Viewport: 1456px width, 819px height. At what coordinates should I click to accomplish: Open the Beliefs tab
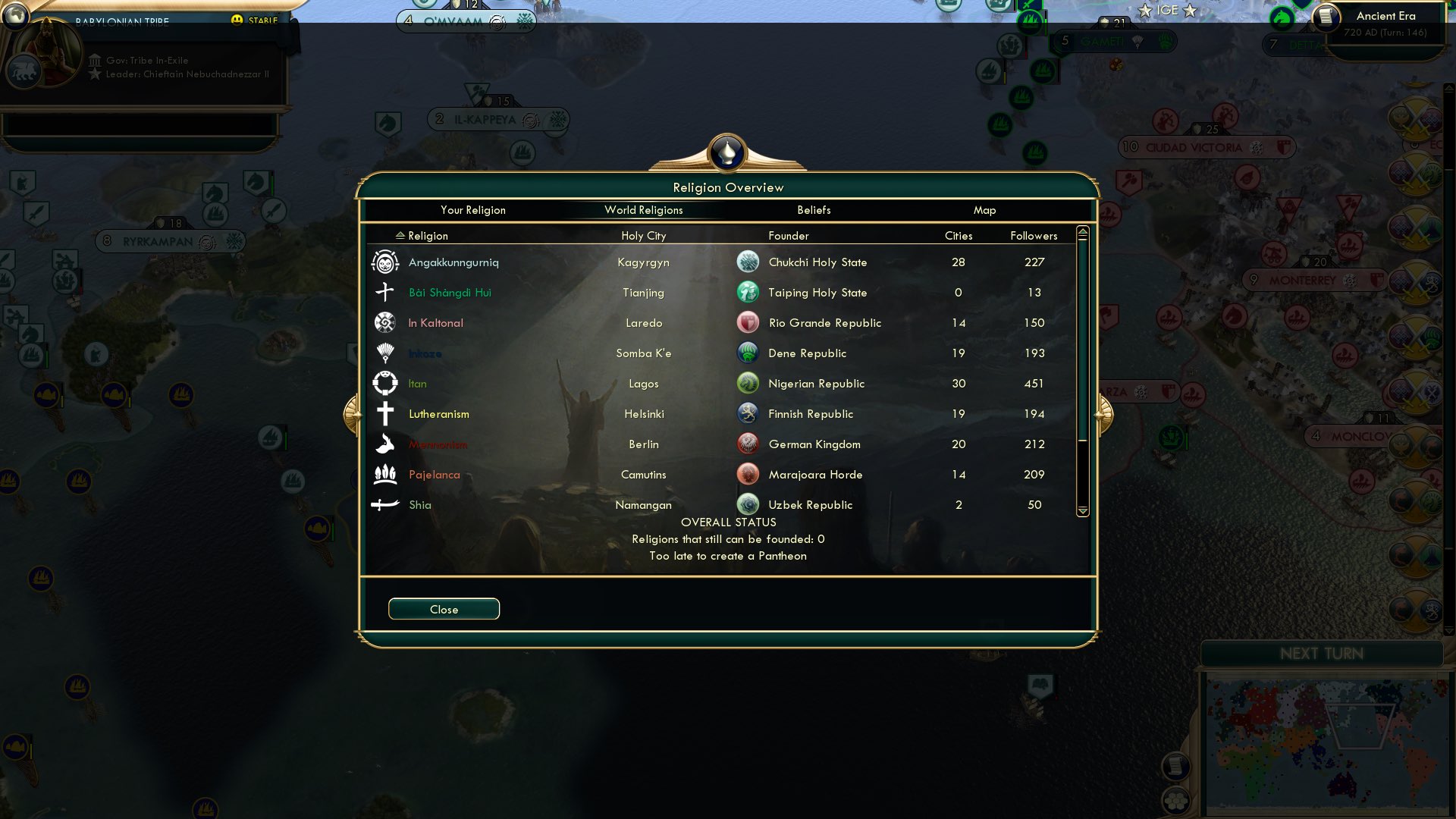click(x=813, y=210)
